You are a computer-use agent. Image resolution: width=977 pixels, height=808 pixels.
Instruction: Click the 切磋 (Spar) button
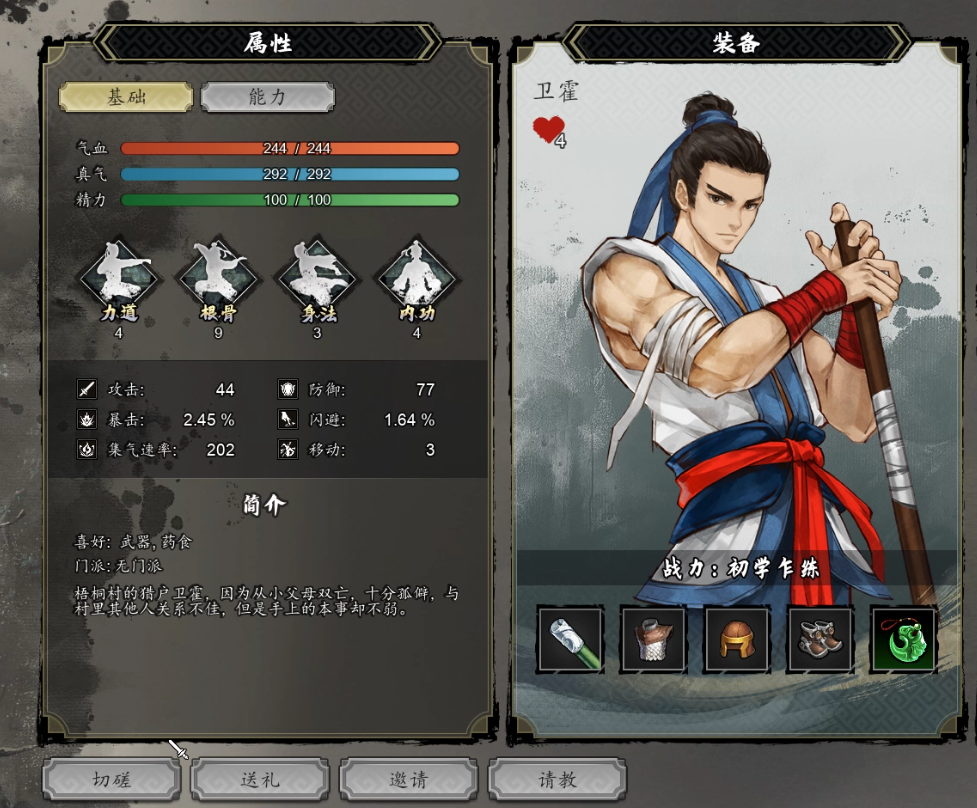[x=112, y=779]
